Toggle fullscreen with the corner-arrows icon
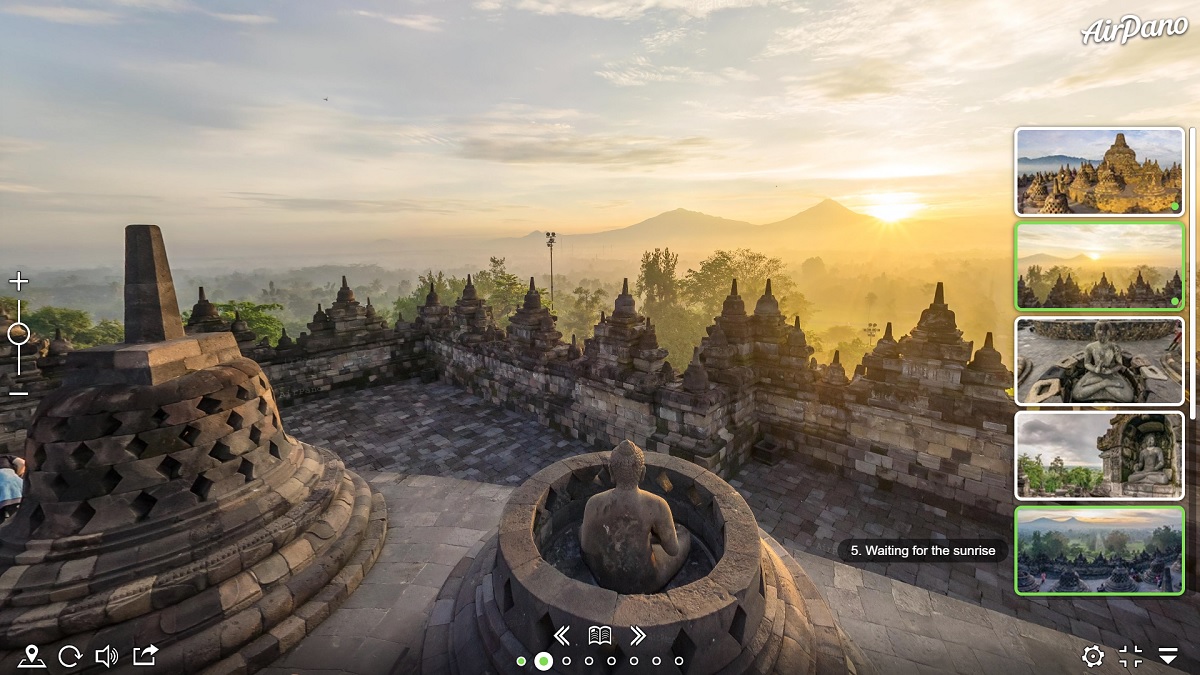This screenshot has width=1200, height=675. click(x=1131, y=656)
